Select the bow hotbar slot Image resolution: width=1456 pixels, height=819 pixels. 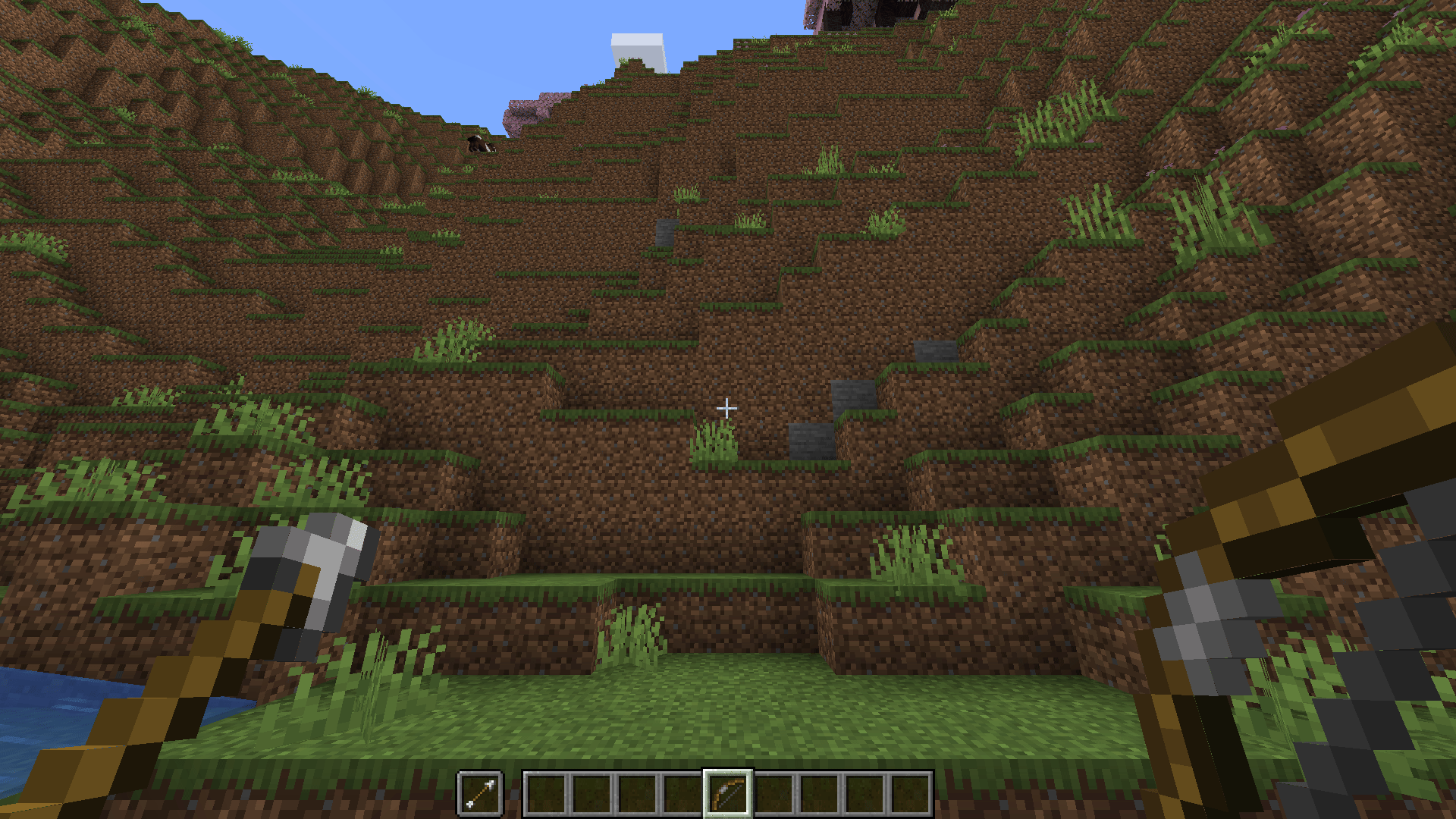coord(727,794)
